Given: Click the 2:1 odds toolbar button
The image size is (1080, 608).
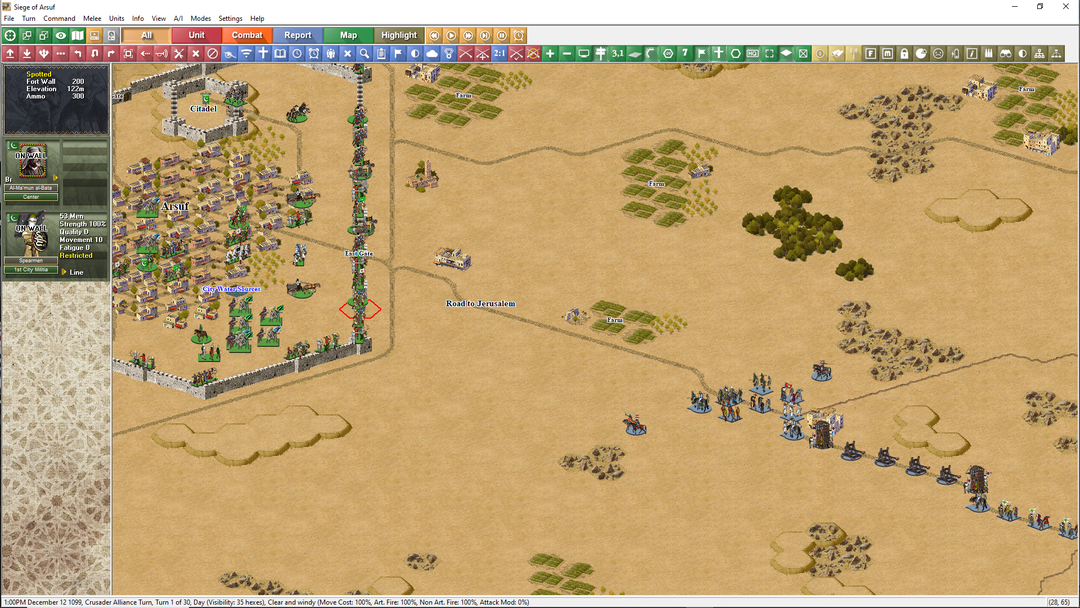Looking at the screenshot, I should point(499,53).
